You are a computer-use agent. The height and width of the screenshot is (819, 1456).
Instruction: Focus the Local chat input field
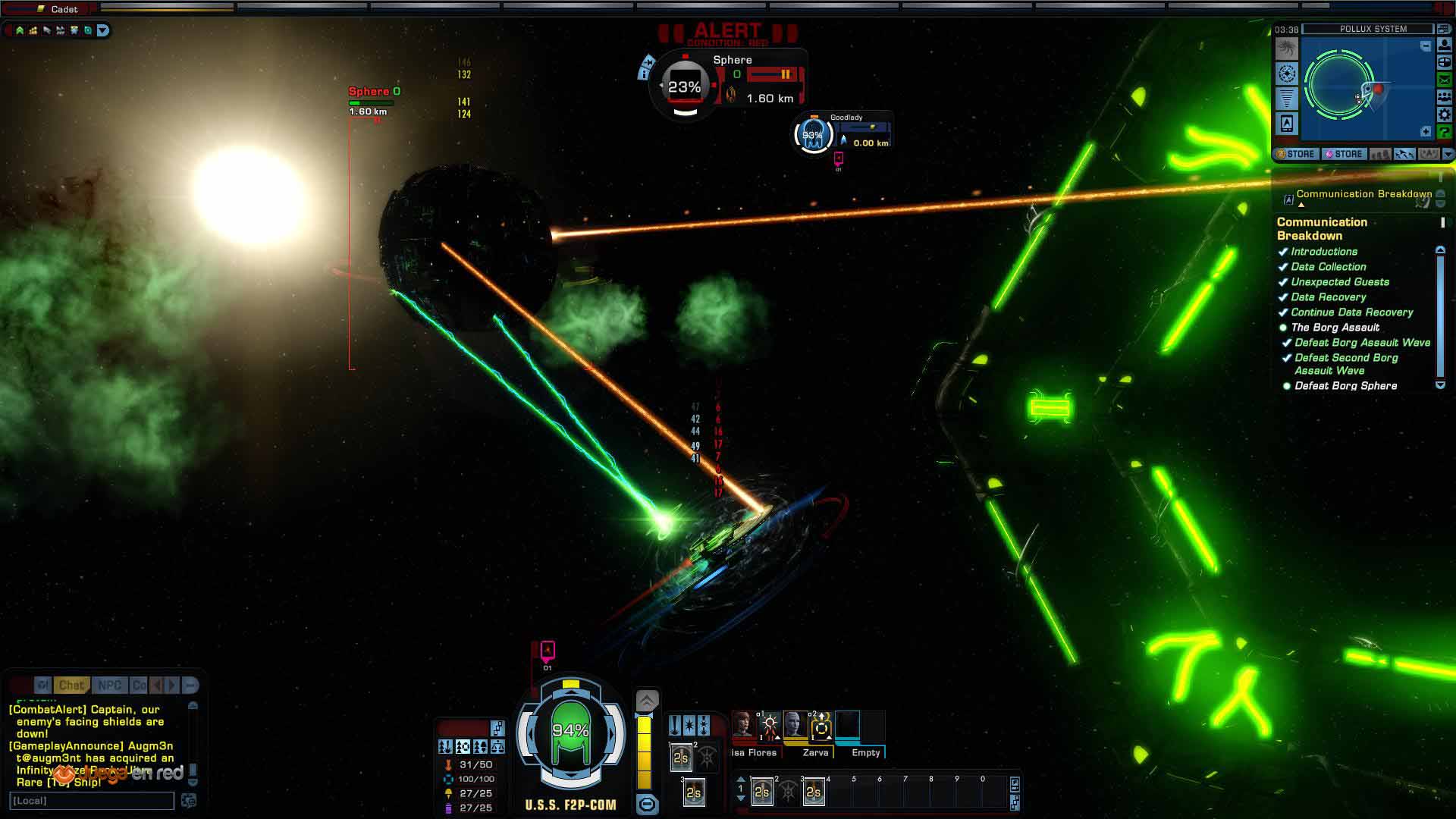[x=92, y=801]
